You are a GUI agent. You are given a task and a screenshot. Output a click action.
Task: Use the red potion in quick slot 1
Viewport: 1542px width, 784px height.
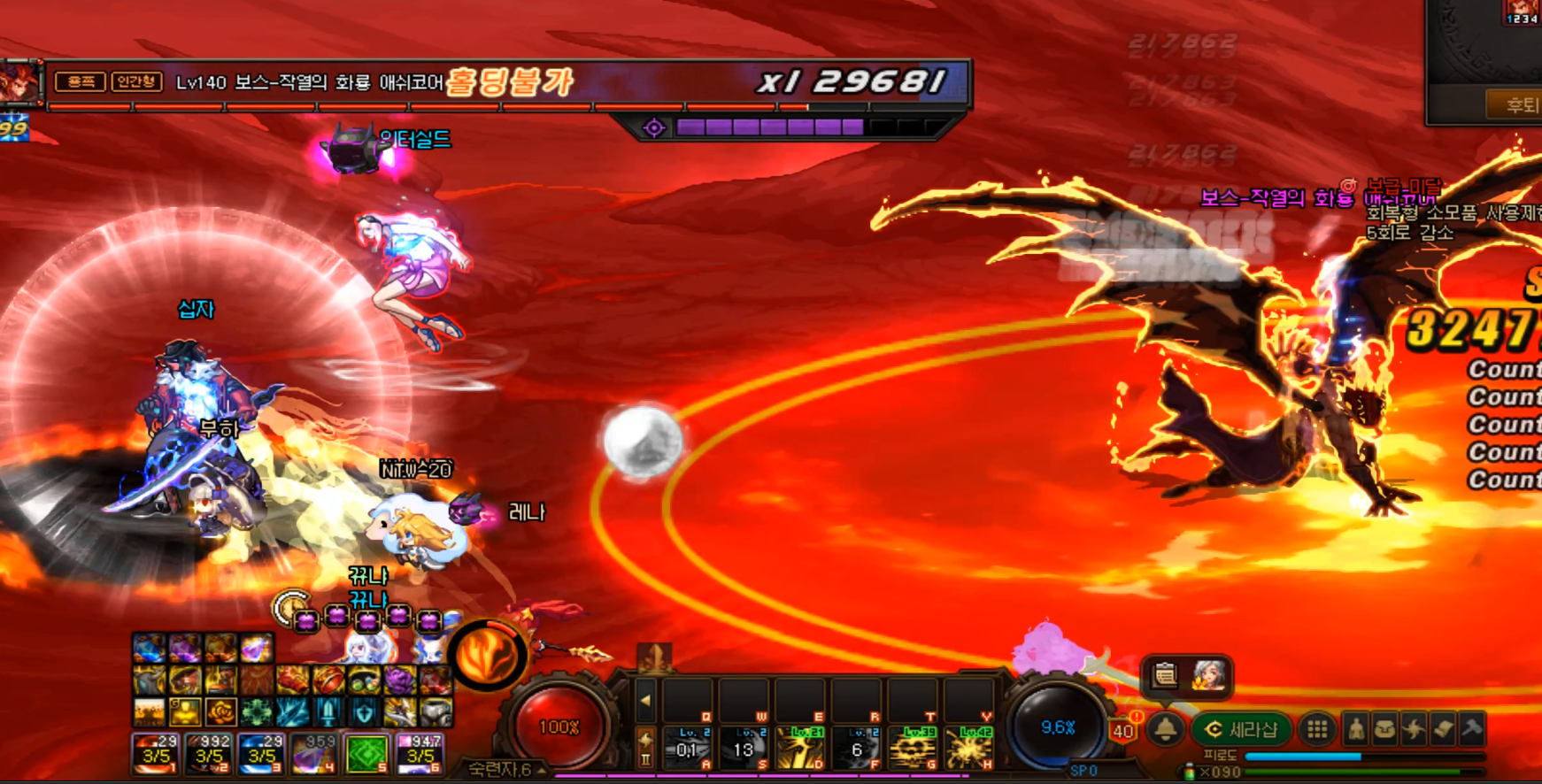coord(156,754)
